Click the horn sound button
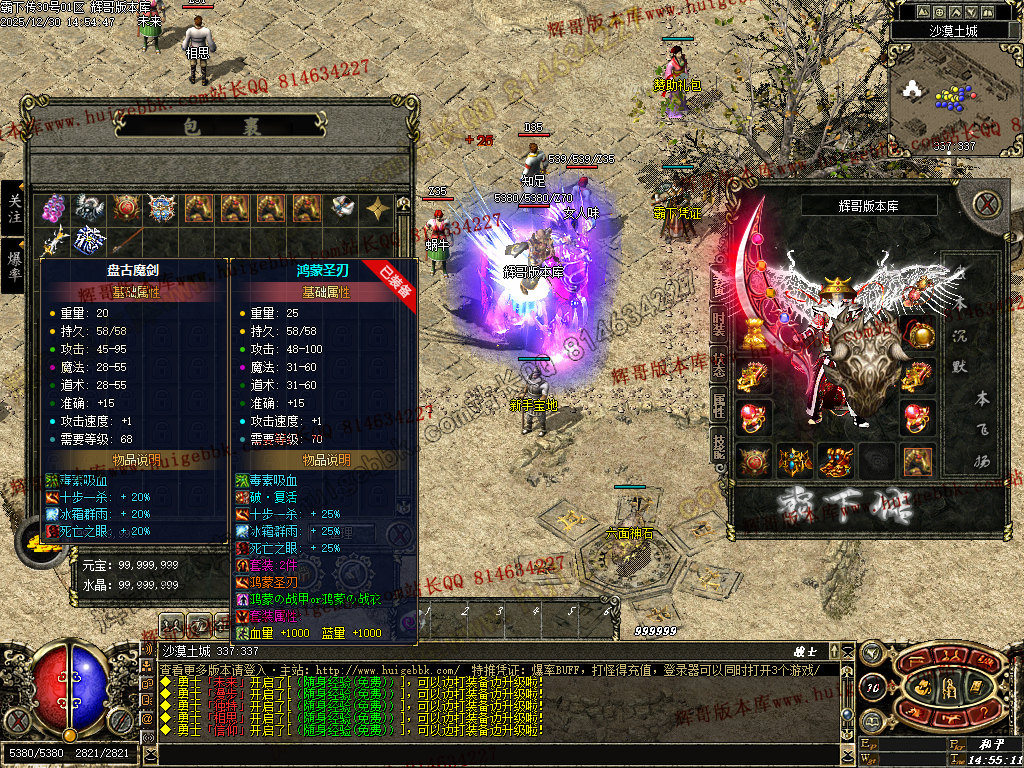This screenshot has height=768, width=1024. 873,651
